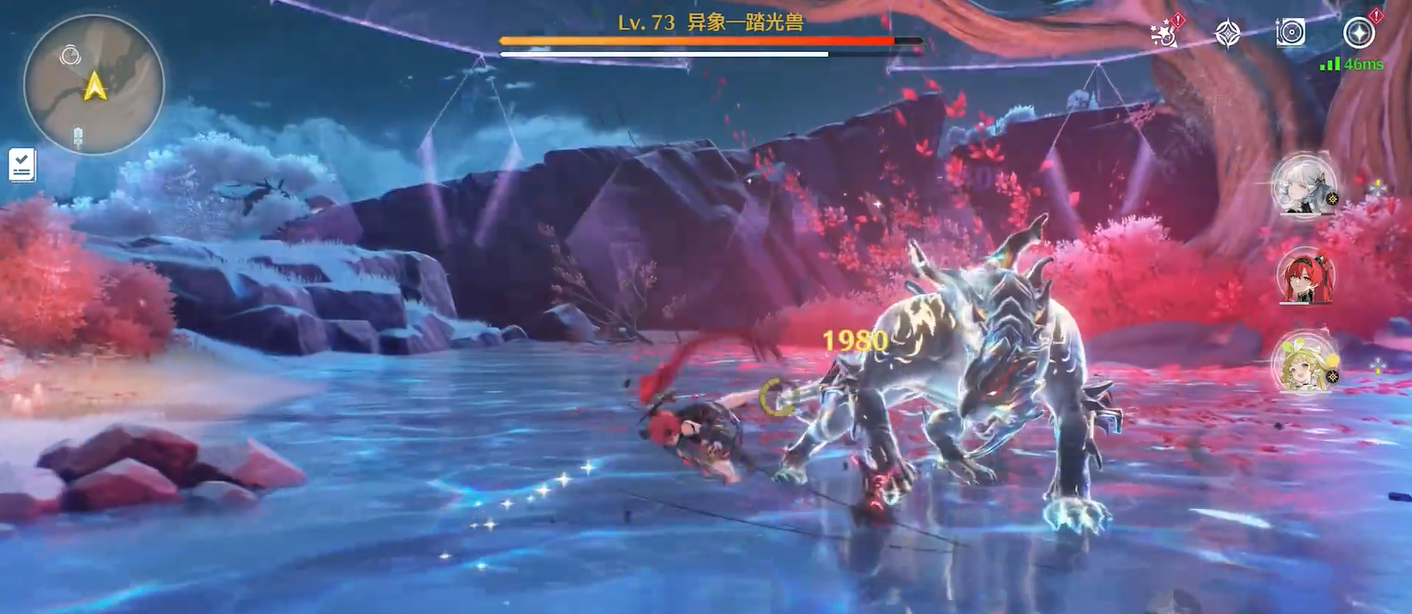Open the circular minimap
1412x614 pixels.
pyautogui.click(x=94, y=84)
